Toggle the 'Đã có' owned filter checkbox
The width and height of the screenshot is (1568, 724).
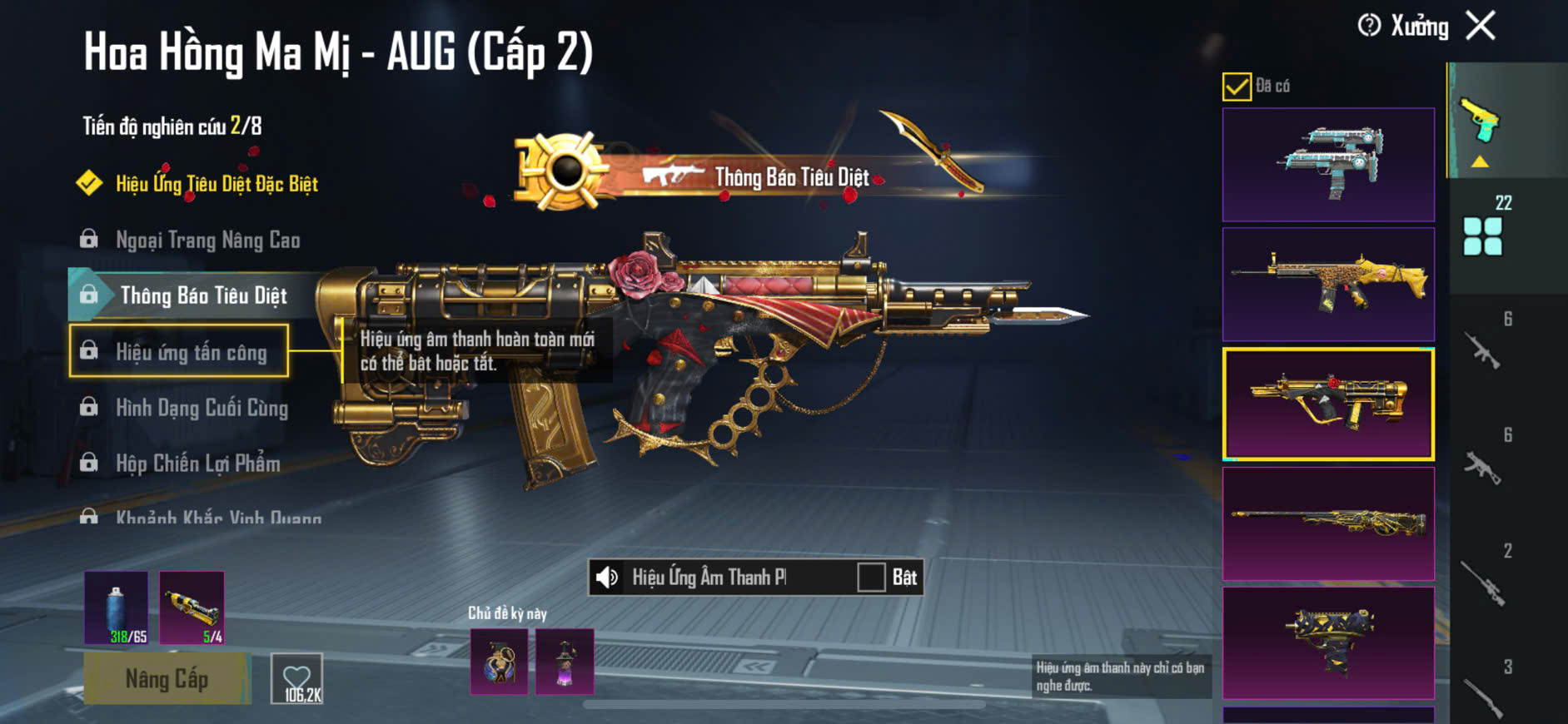(1237, 87)
